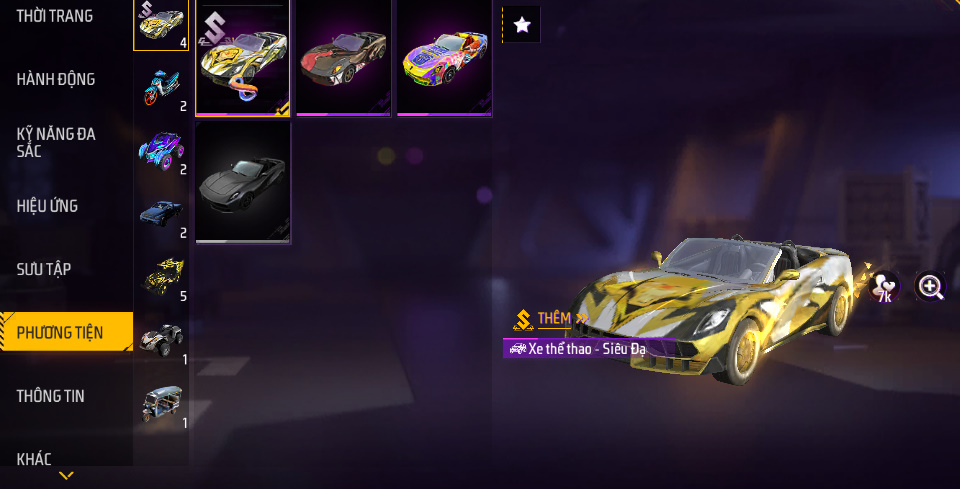
Task: Select the Khác menu entry
Action: (34, 459)
